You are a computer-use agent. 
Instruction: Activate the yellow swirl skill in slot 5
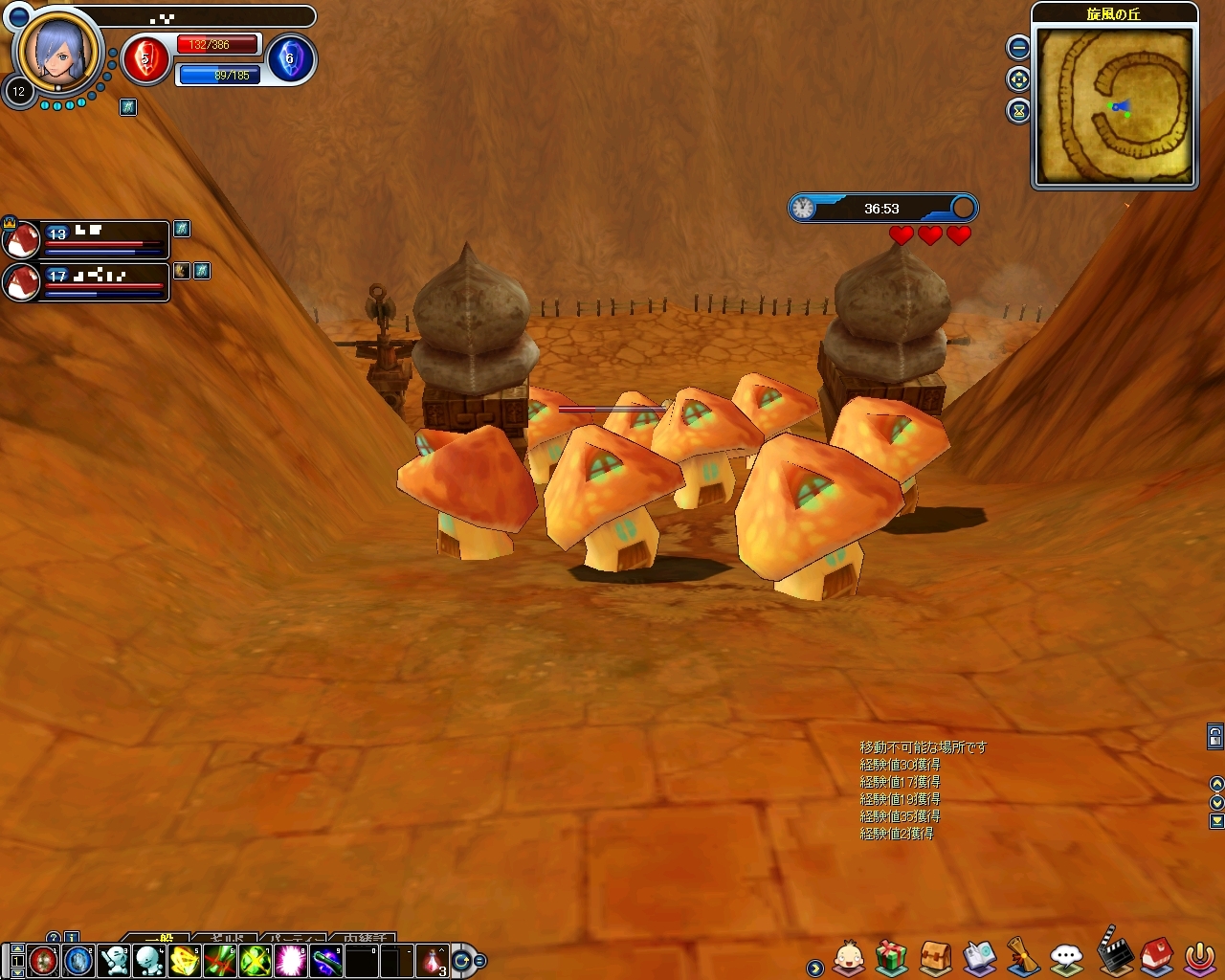coord(185,959)
